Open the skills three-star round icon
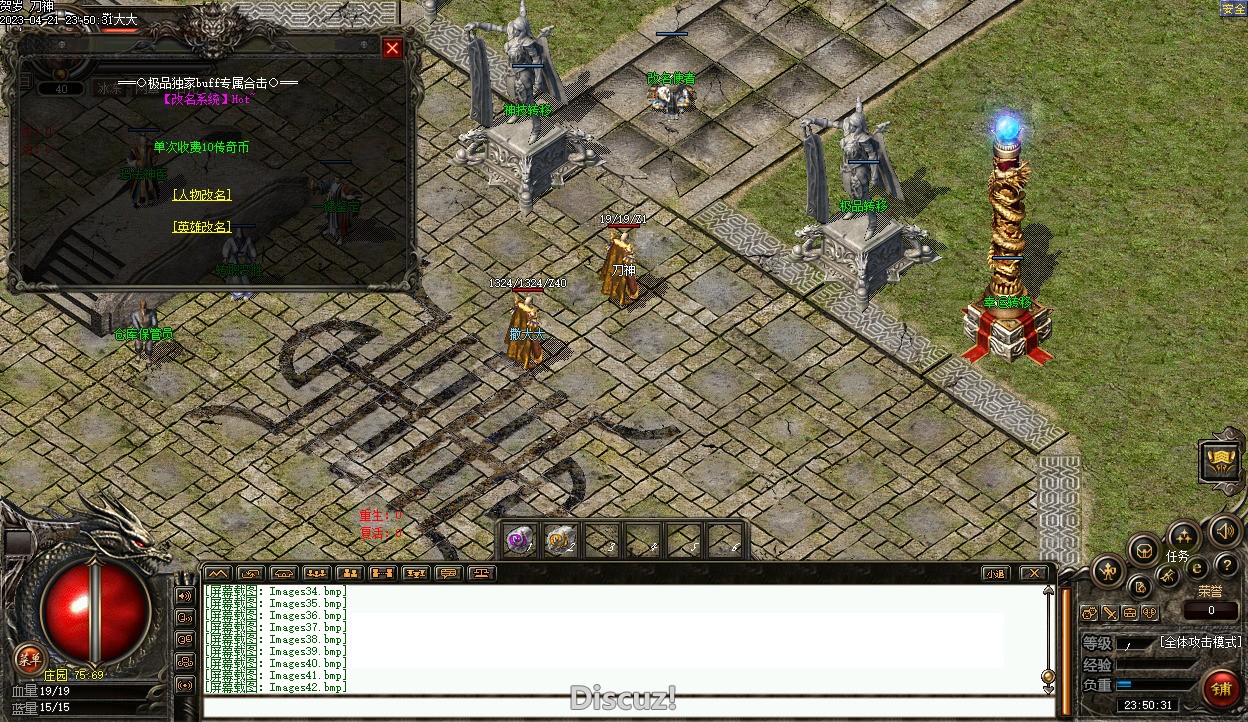This screenshot has height=722, width=1248. (1184, 535)
